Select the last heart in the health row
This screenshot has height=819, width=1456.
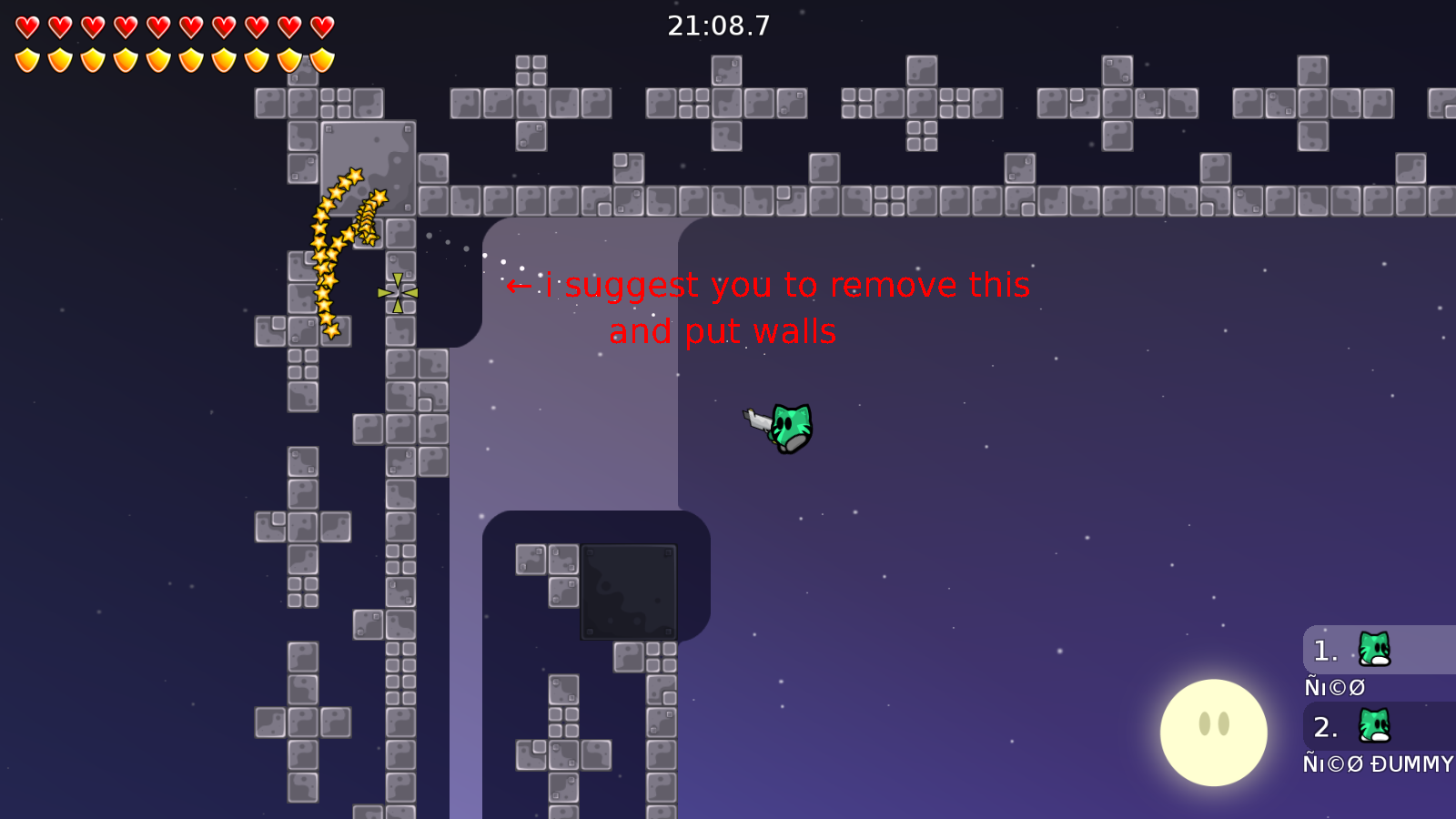320,25
